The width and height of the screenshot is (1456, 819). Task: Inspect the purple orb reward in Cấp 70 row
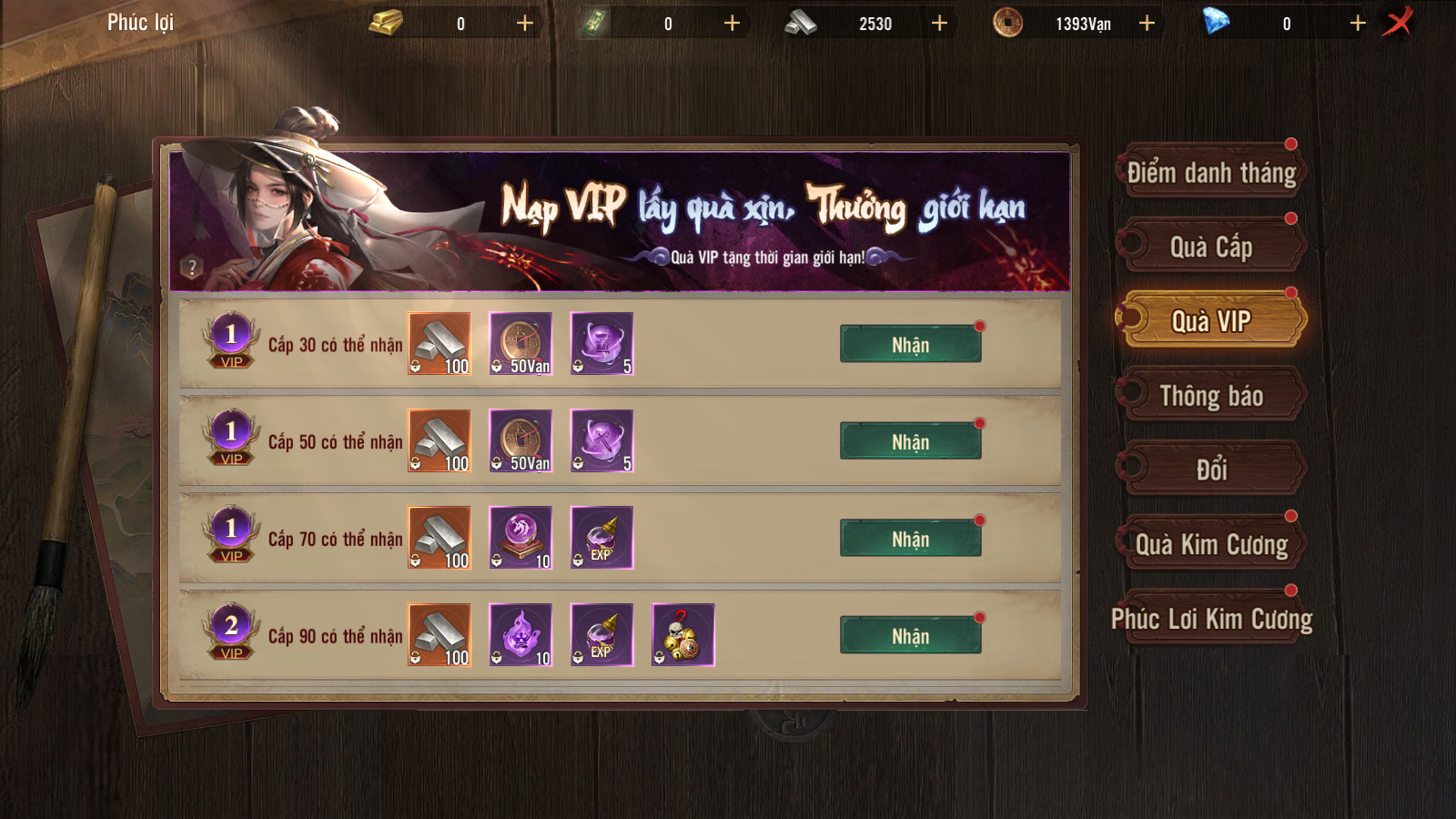point(521,538)
